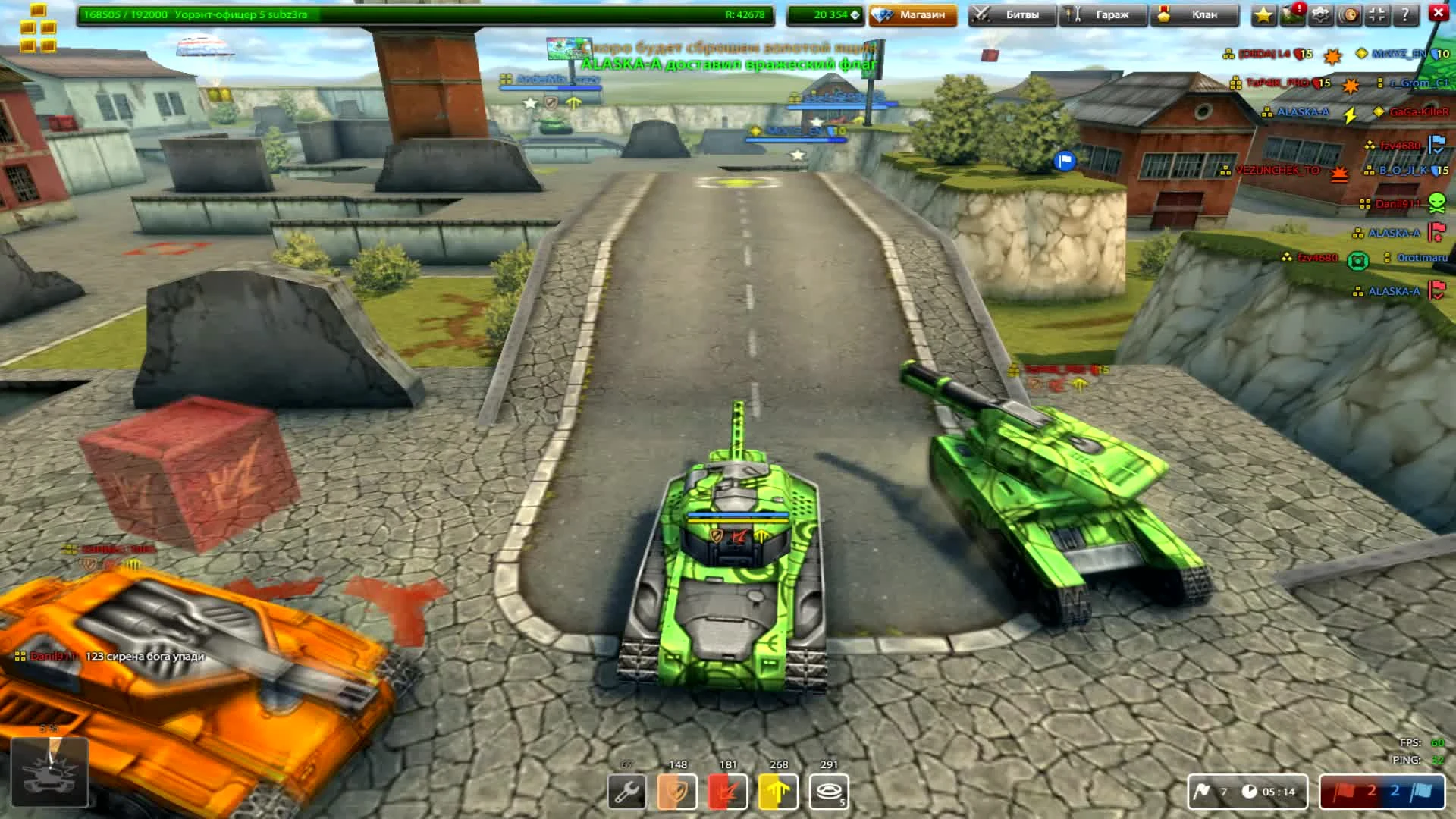Viewport: 1456px width, 819px height.
Task: Use the double damage supply
Action: coord(730,790)
